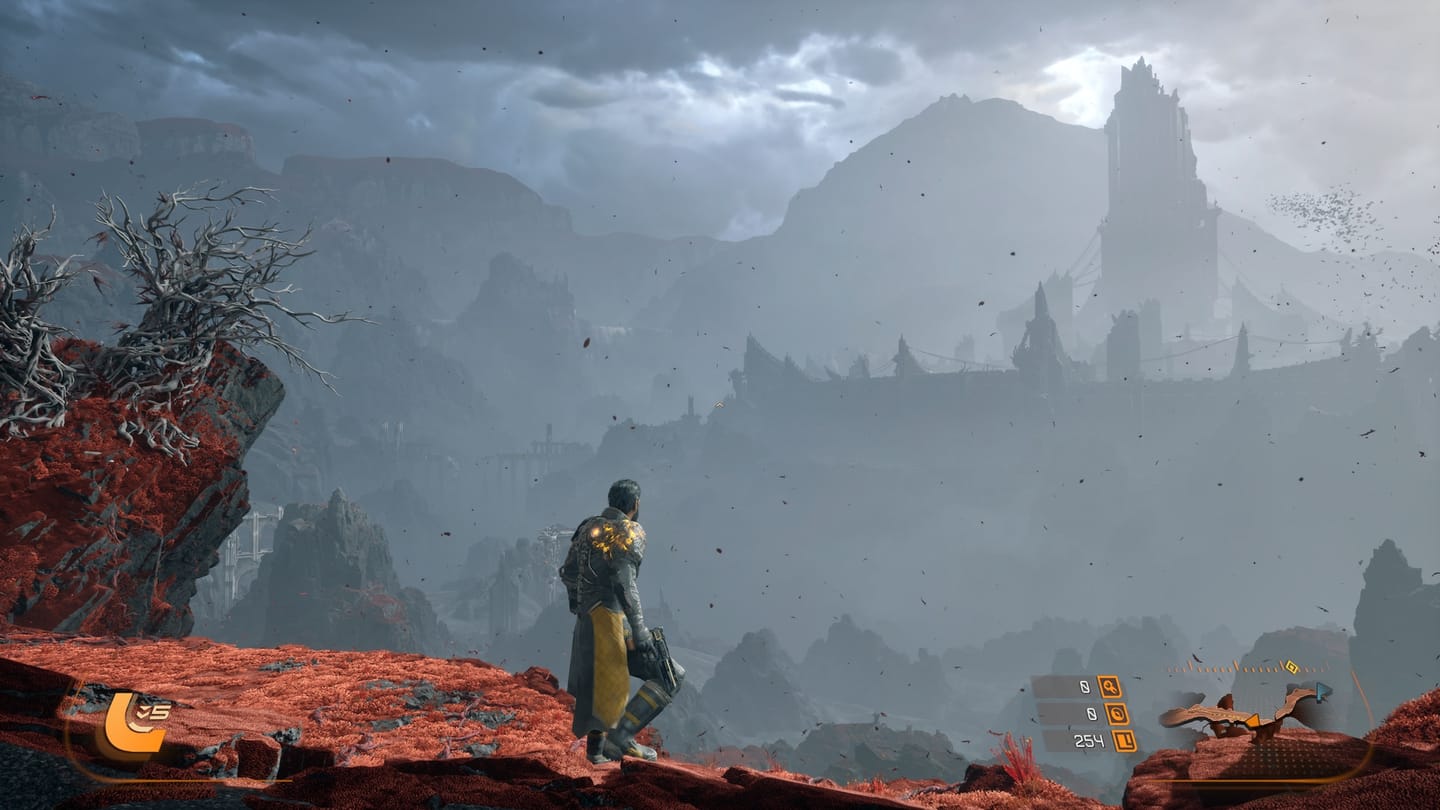Select the diamond objective marker on the compass
The height and width of the screenshot is (810, 1440).
point(1291,667)
